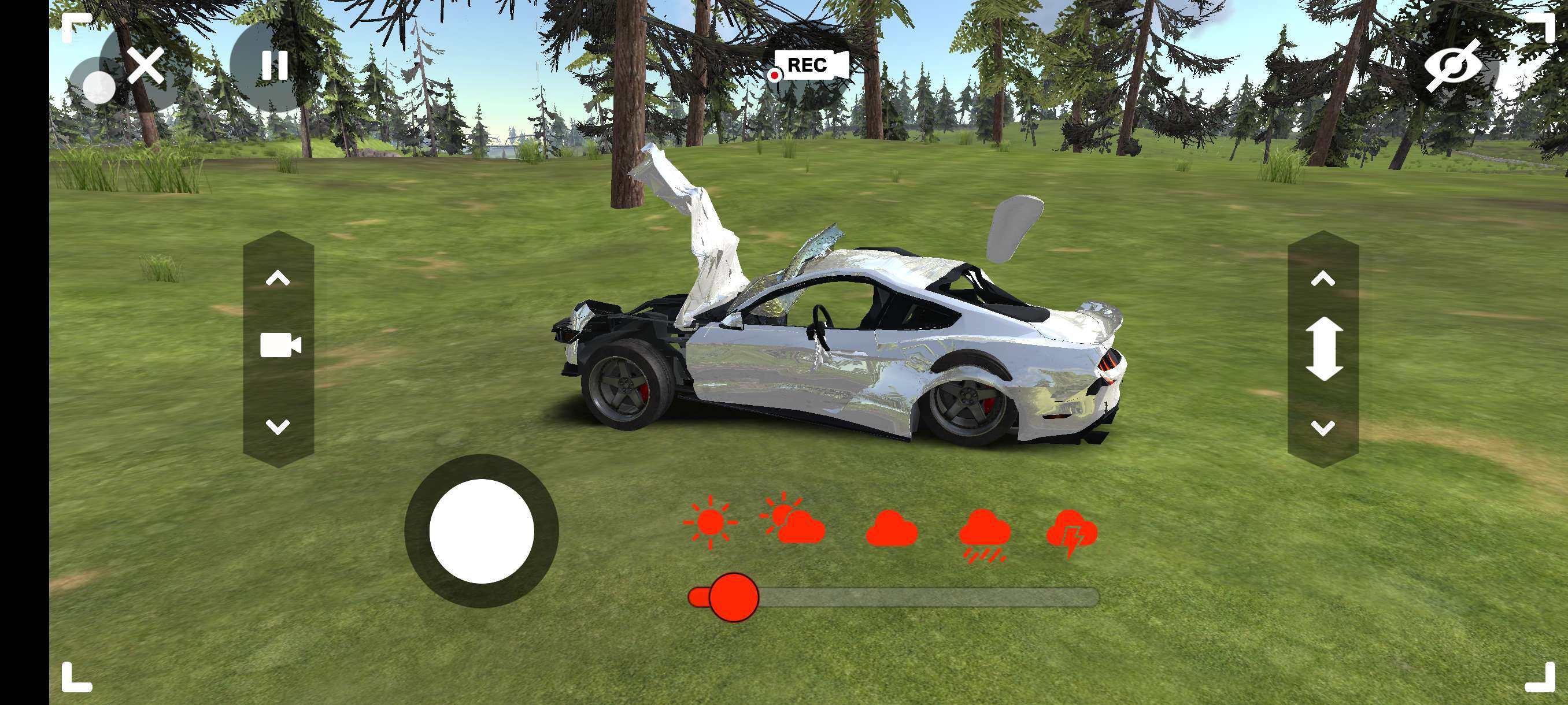Close the photo mode with the X button
Screen dimensions: 1568x705
[146, 66]
